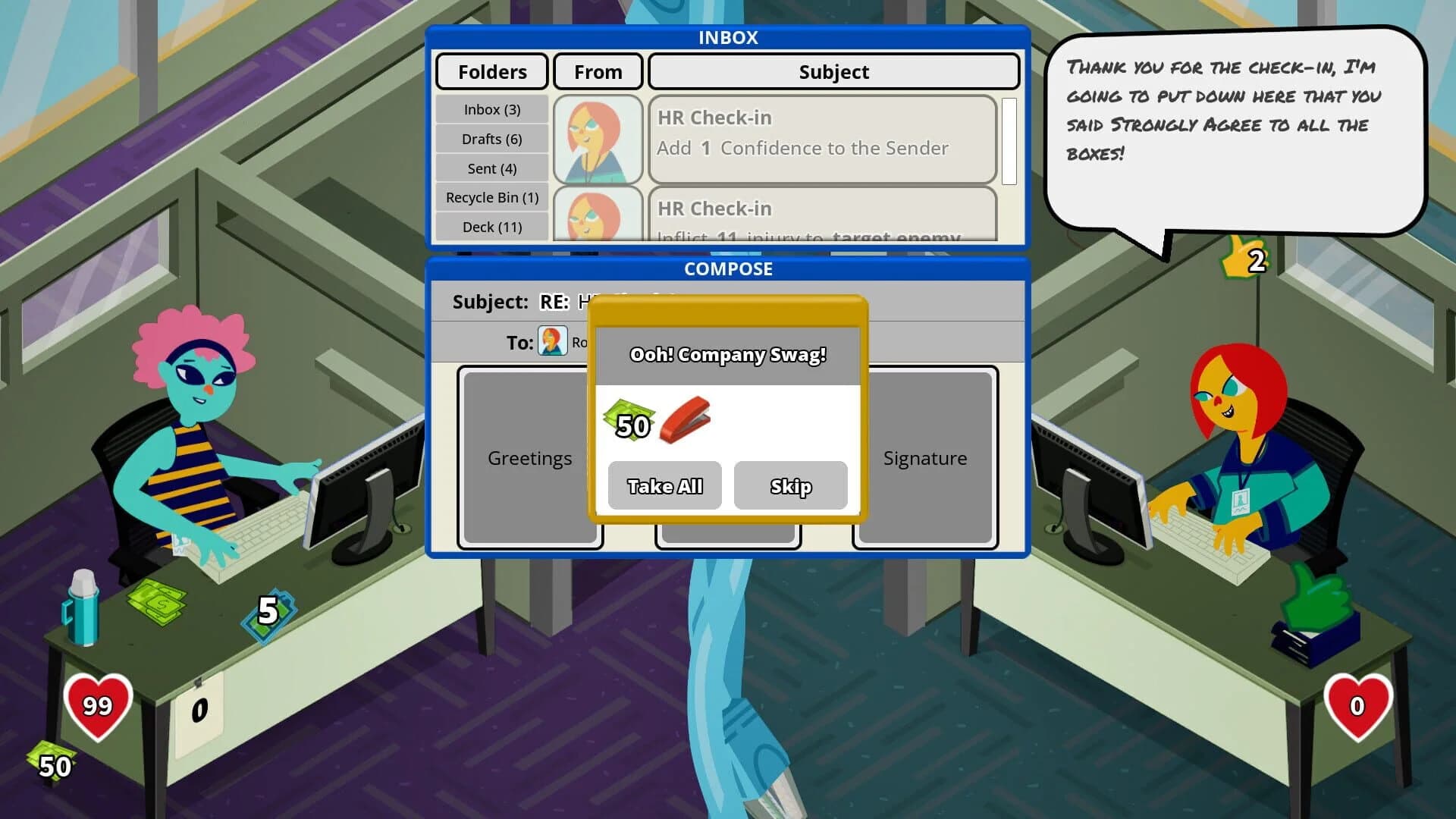
Task: Click the opponent's heart showing 0
Action: pyautogui.click(x=1357, y=708)
